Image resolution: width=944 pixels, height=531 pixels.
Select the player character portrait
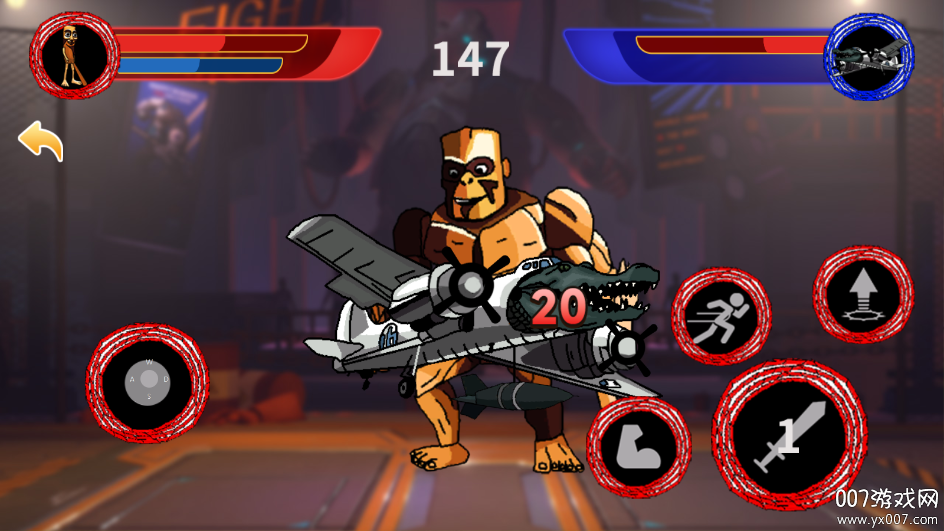(74, 55)
